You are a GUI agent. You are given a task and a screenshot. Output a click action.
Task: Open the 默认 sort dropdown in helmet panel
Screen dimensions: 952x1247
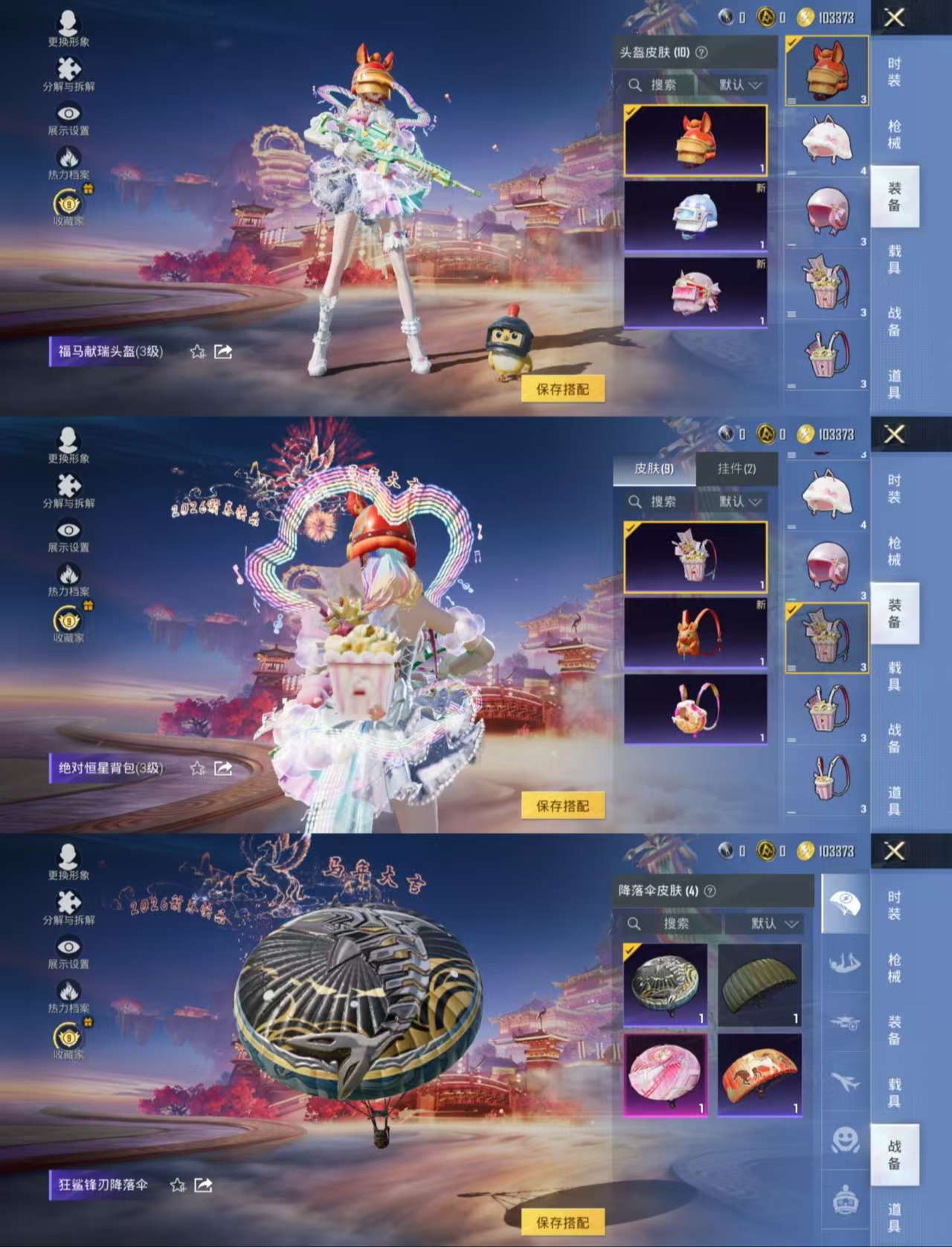coord(735,86)
